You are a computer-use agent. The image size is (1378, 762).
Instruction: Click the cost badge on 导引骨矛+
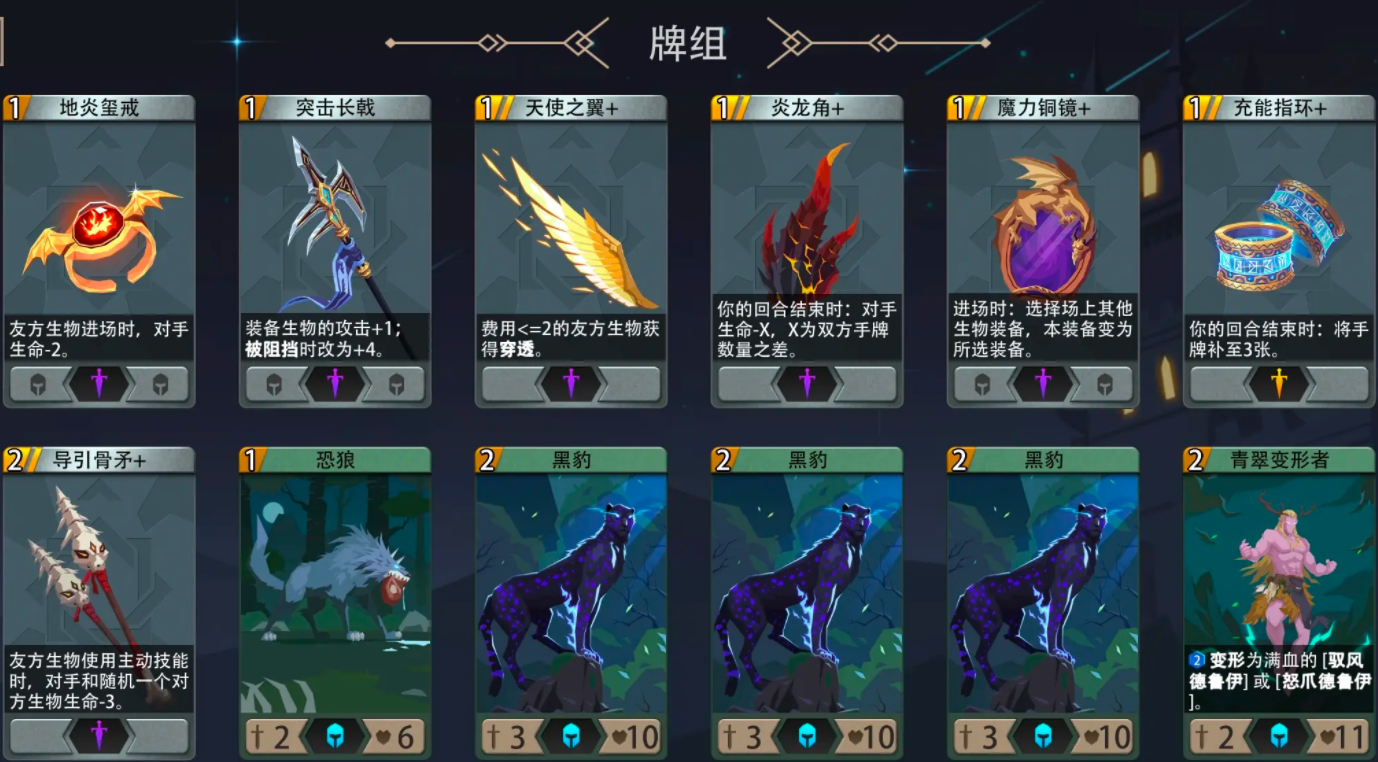(13, 460)
